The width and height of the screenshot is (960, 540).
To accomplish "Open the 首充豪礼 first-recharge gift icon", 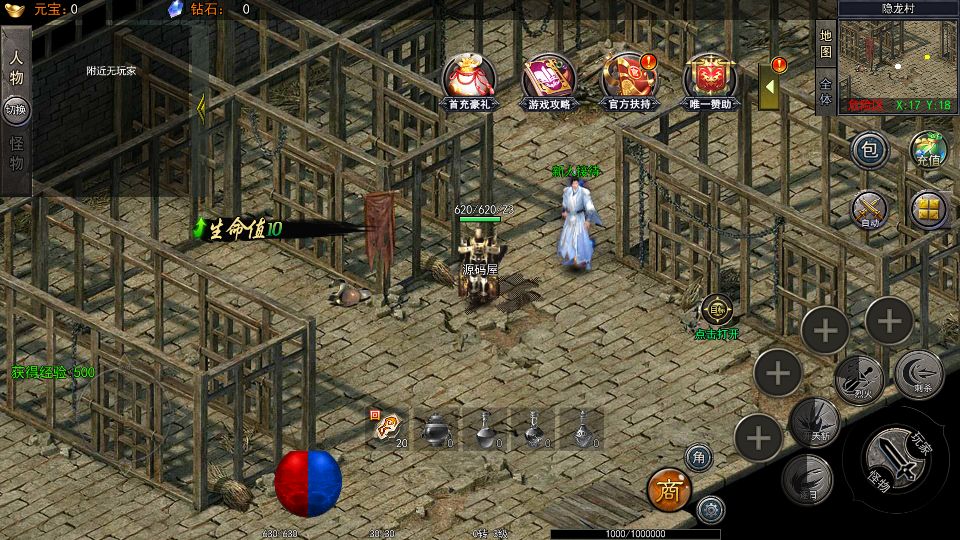I will click(467, 80).
